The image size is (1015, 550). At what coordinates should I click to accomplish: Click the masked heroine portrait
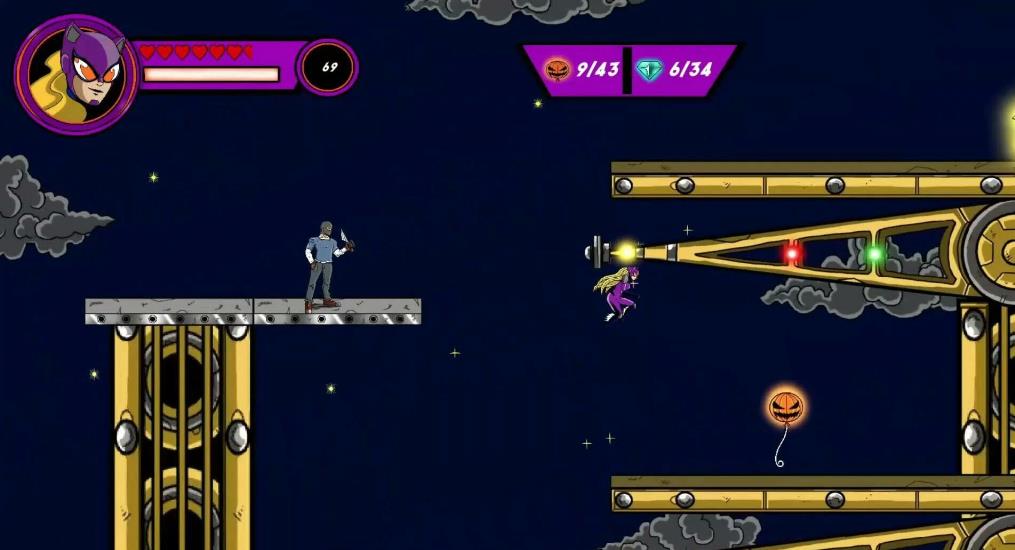coord(75,73)
